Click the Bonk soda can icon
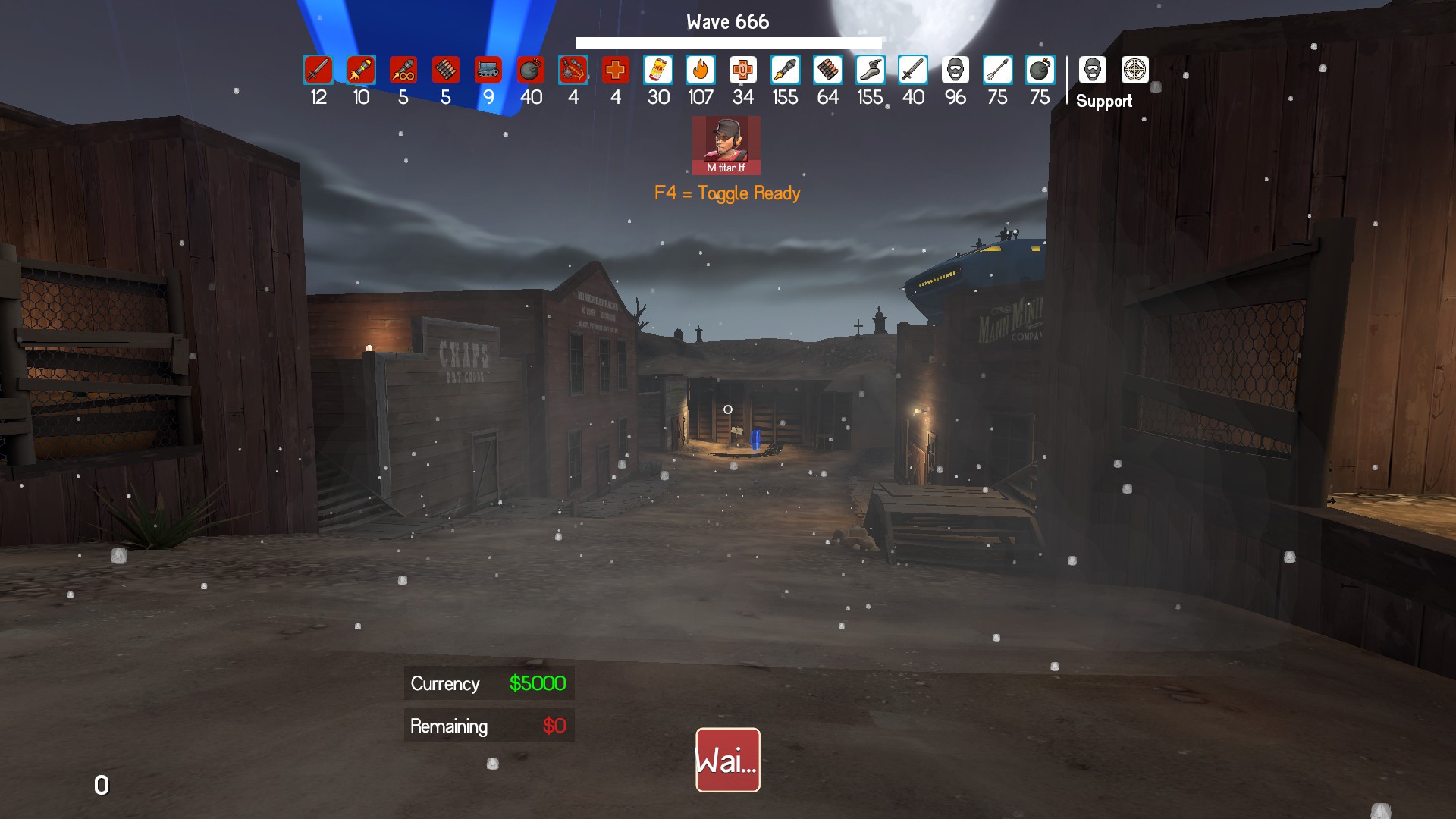 (658, 71)
